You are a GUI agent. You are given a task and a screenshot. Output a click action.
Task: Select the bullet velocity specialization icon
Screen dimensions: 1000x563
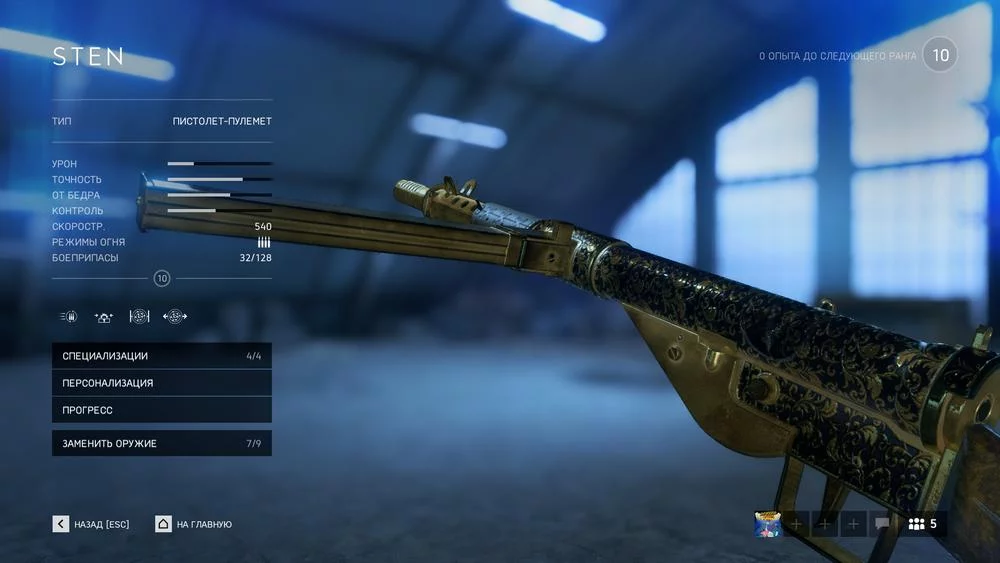(x=69, y=317)
